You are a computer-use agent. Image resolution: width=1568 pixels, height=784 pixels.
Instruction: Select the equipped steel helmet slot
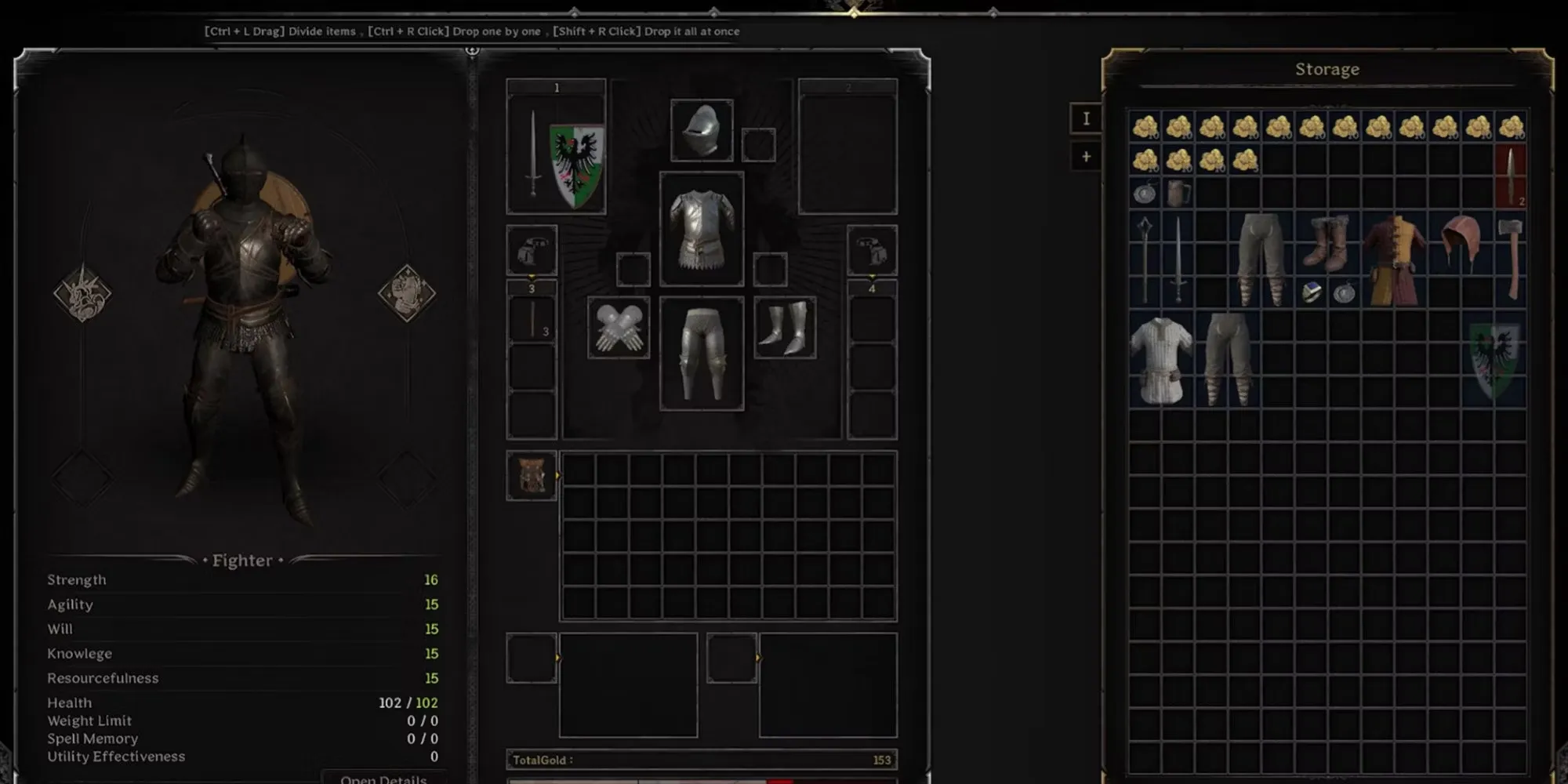(x=702, y=130)
